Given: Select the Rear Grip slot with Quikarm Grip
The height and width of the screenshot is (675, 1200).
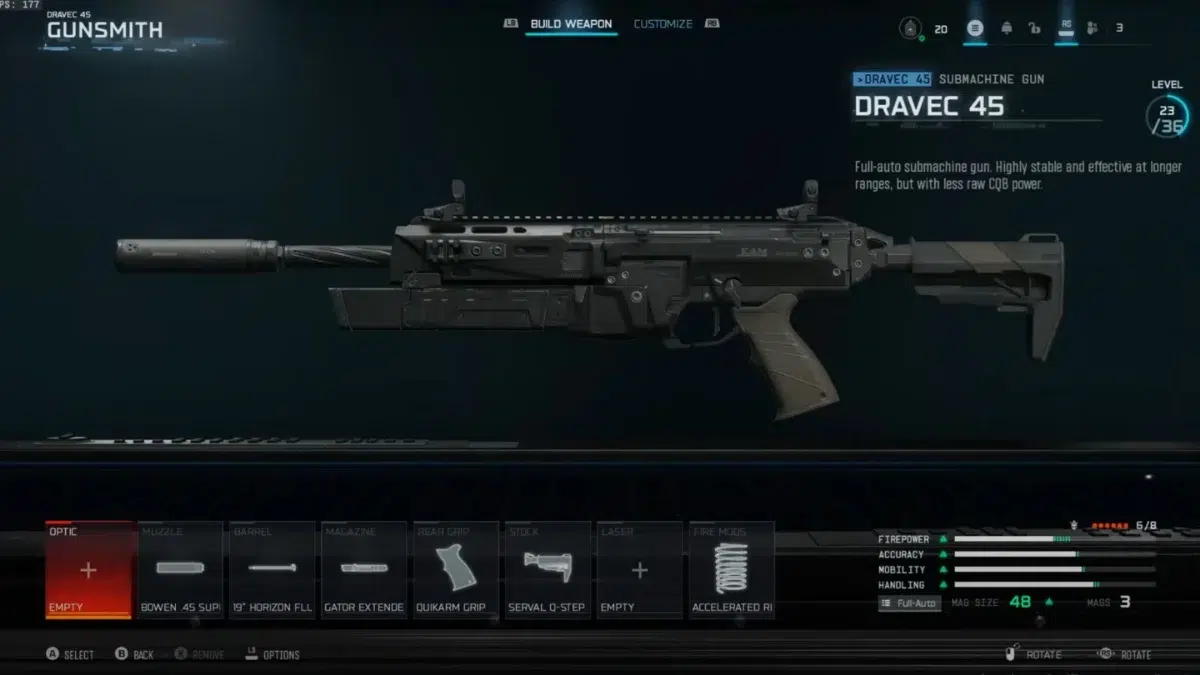Looking at the screenshot, I should (456, 570).
